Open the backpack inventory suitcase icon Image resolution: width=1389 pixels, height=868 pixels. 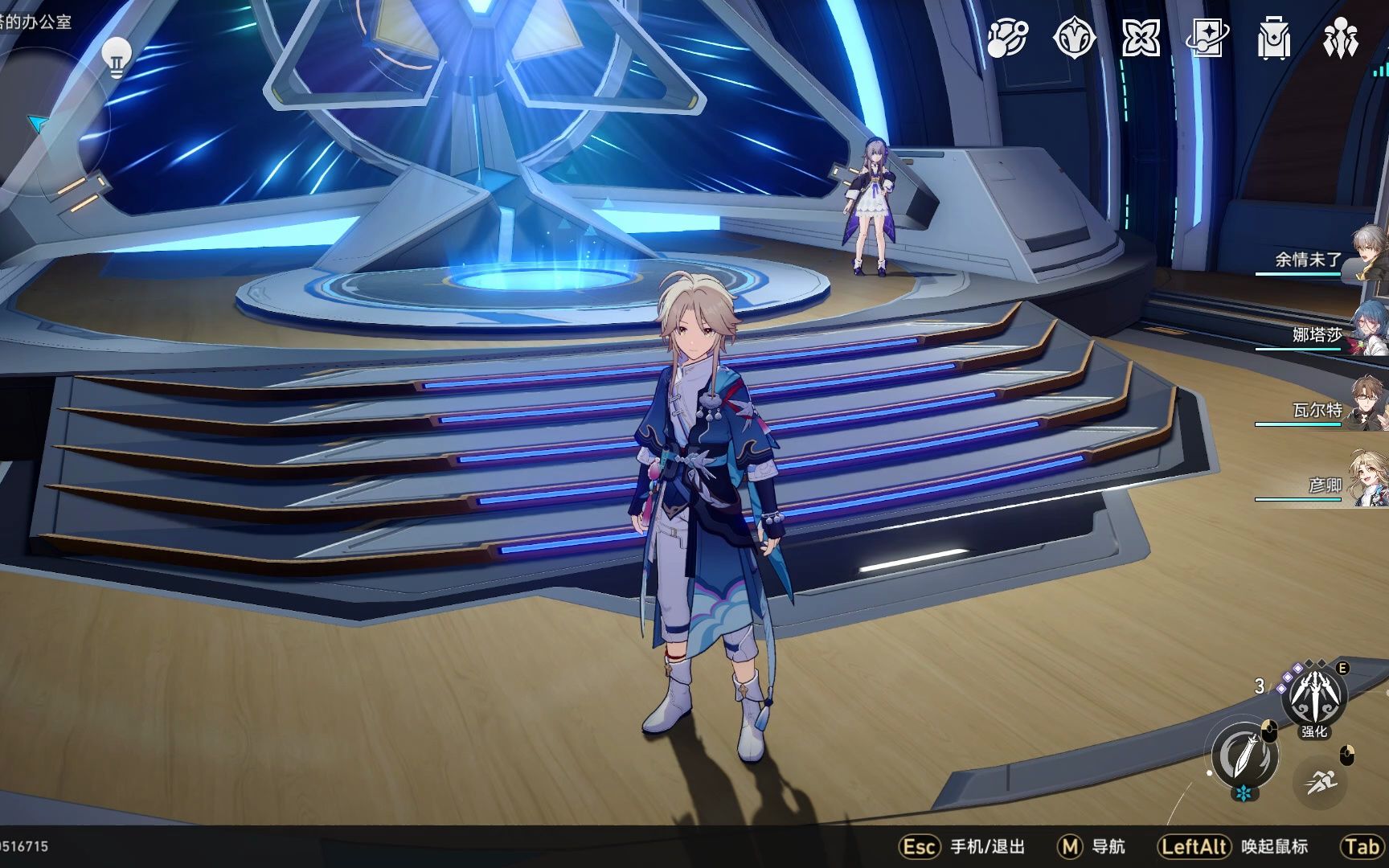[1273, 38]
